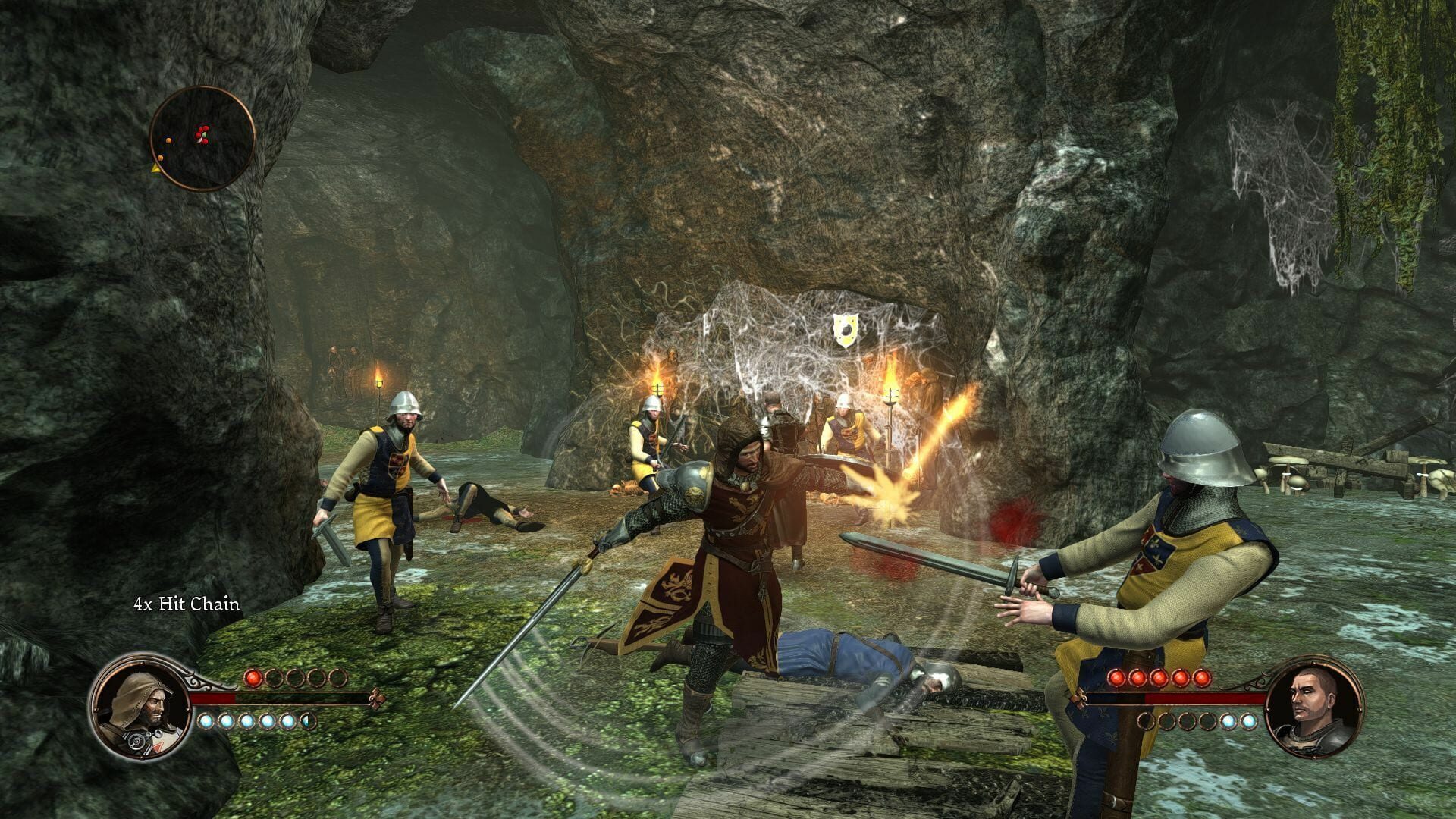
Task: Click the yellow player arrow on the minimap
Action: (x=156, y=168)
